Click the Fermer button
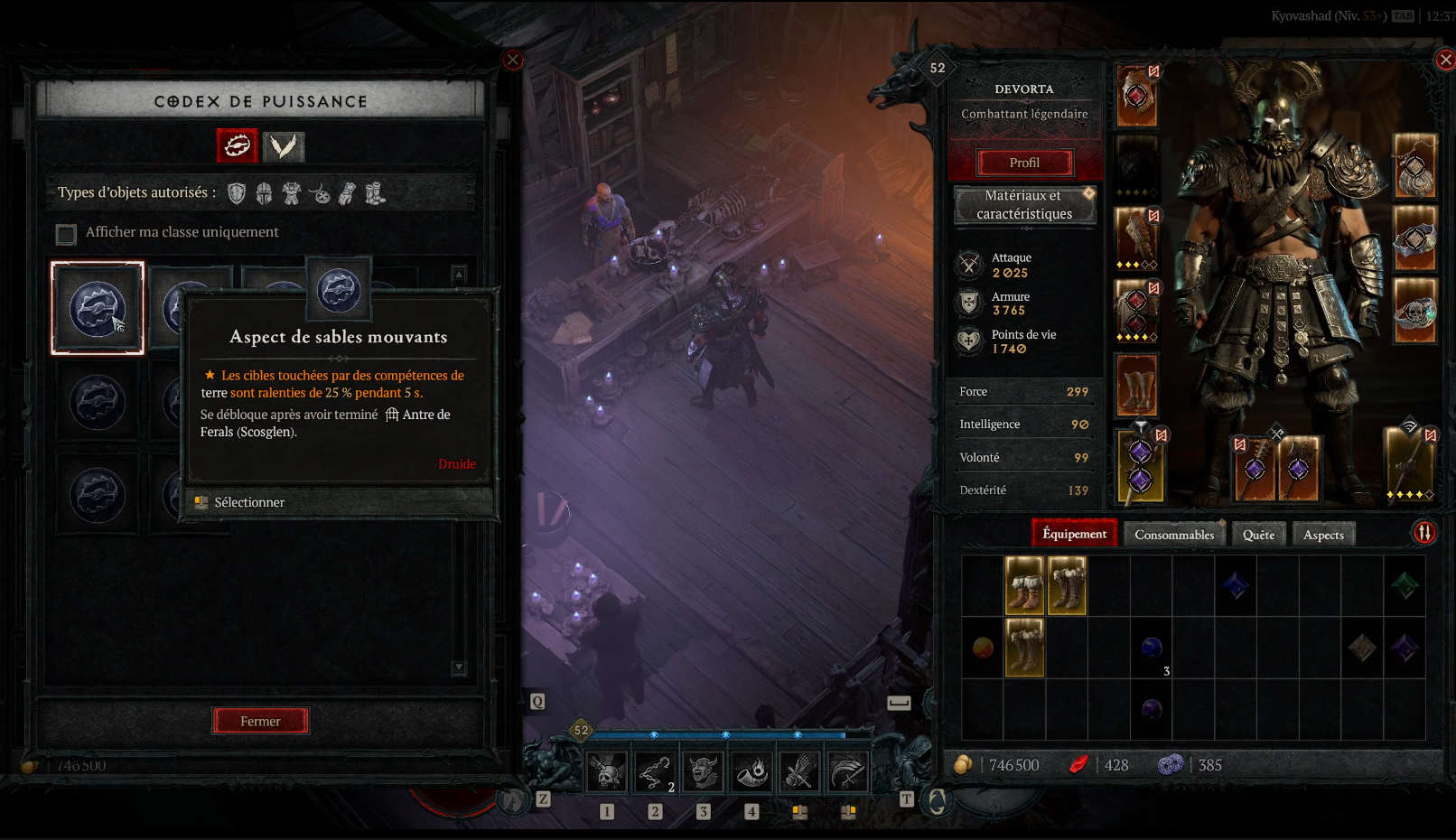The image size is (1456, 840). coord(260,721)
